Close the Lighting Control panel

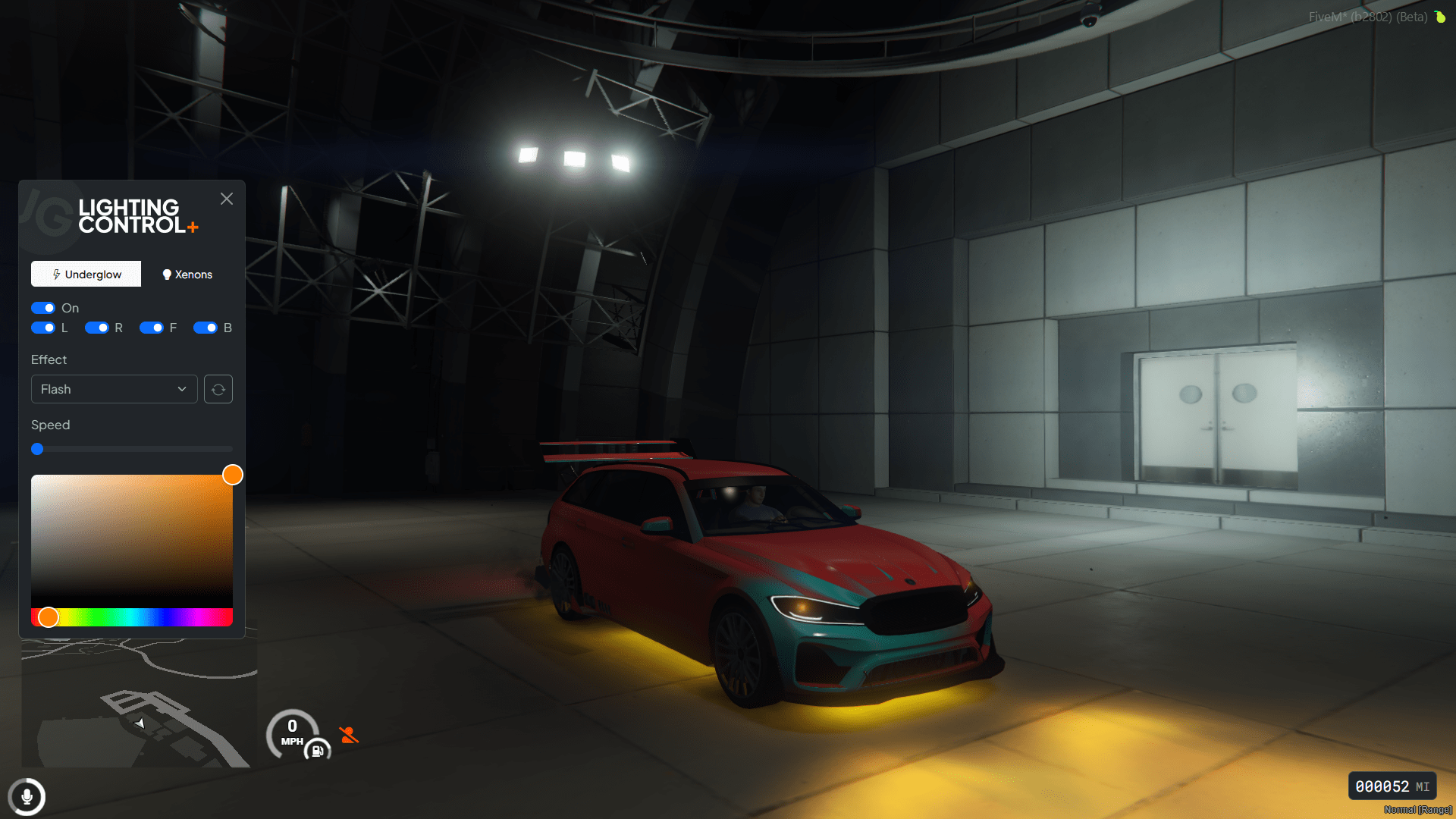pyautogui.click(x=226, y=199)
